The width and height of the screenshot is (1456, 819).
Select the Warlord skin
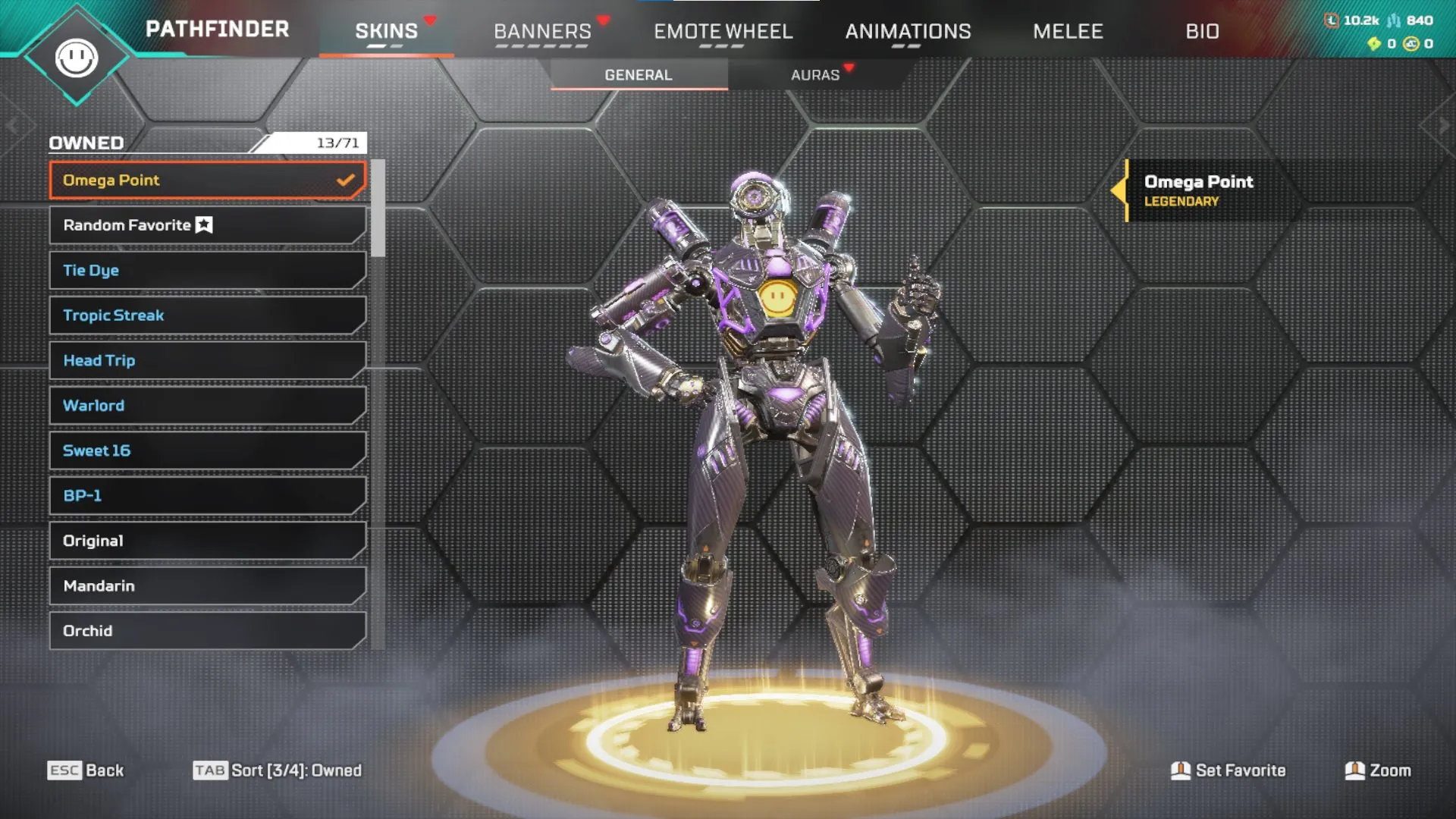pos(206,405)
